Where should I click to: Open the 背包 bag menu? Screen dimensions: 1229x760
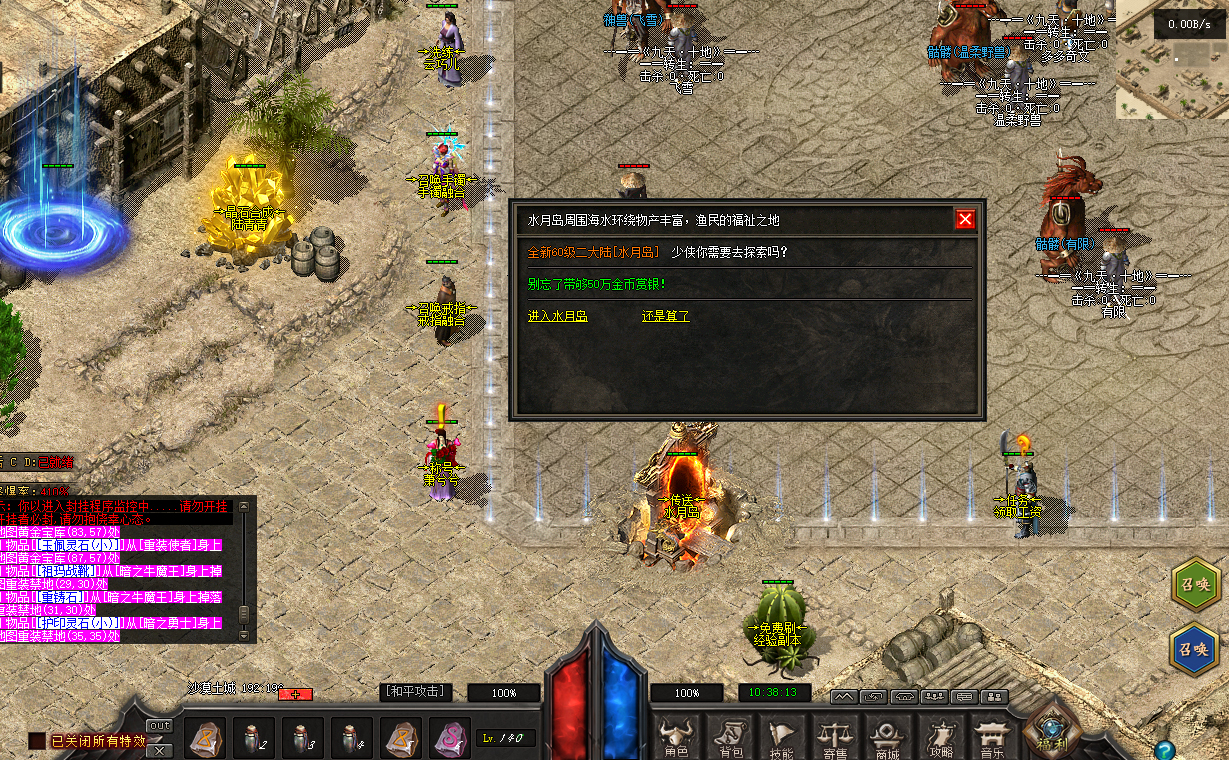coord(731,739)
